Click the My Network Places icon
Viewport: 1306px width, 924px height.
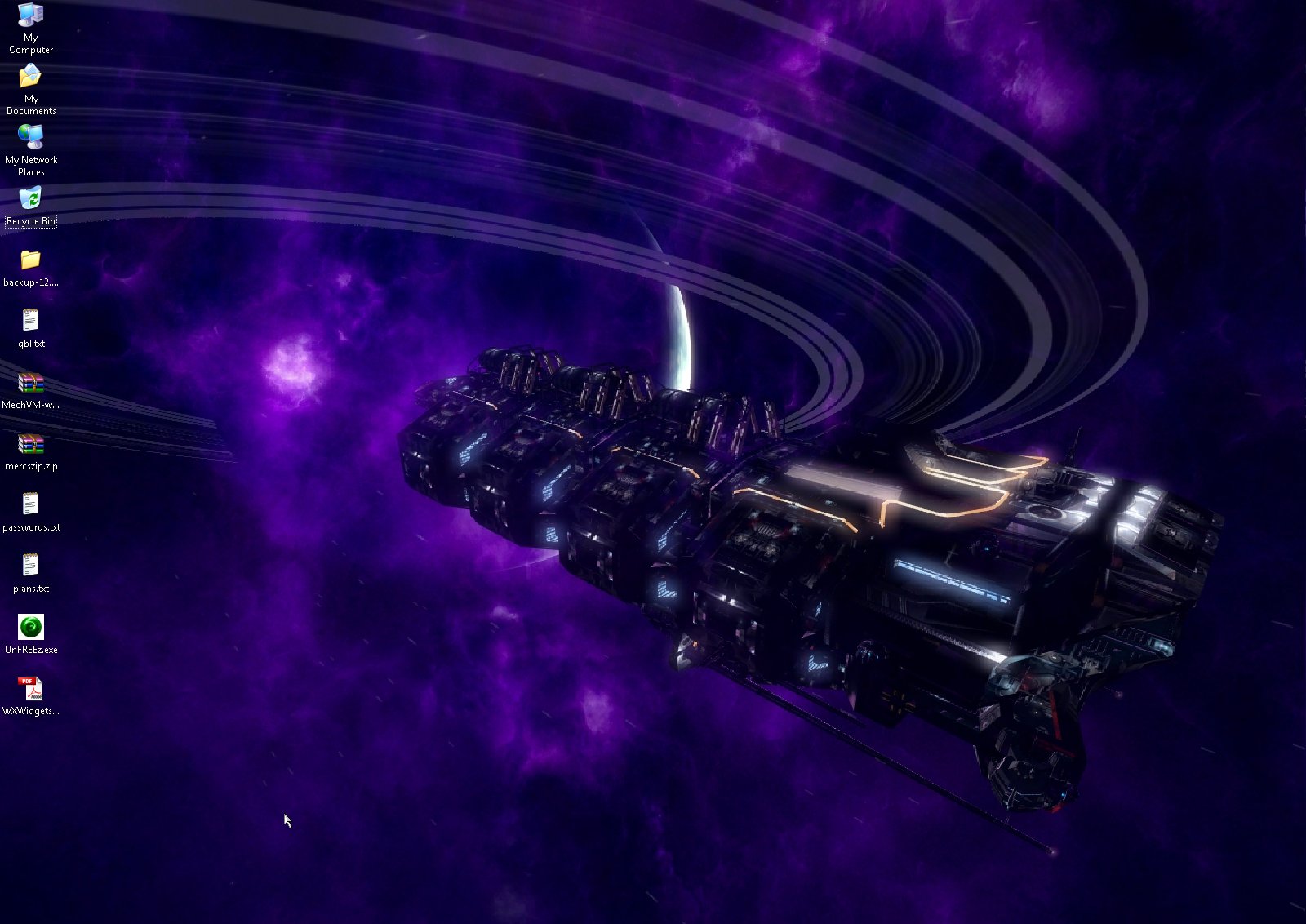coord(30,138)
